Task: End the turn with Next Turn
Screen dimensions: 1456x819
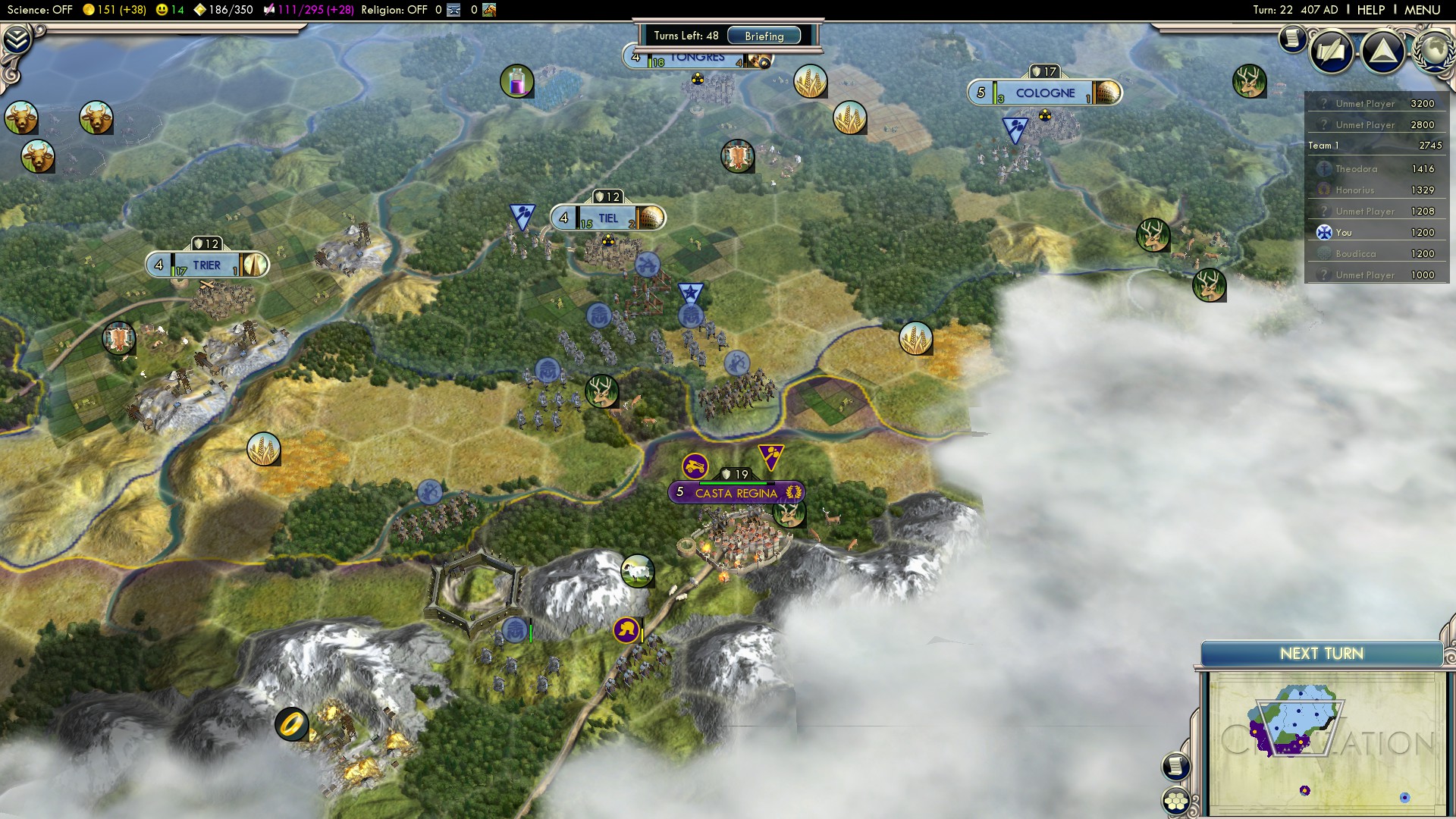Action: [1321, 654]
